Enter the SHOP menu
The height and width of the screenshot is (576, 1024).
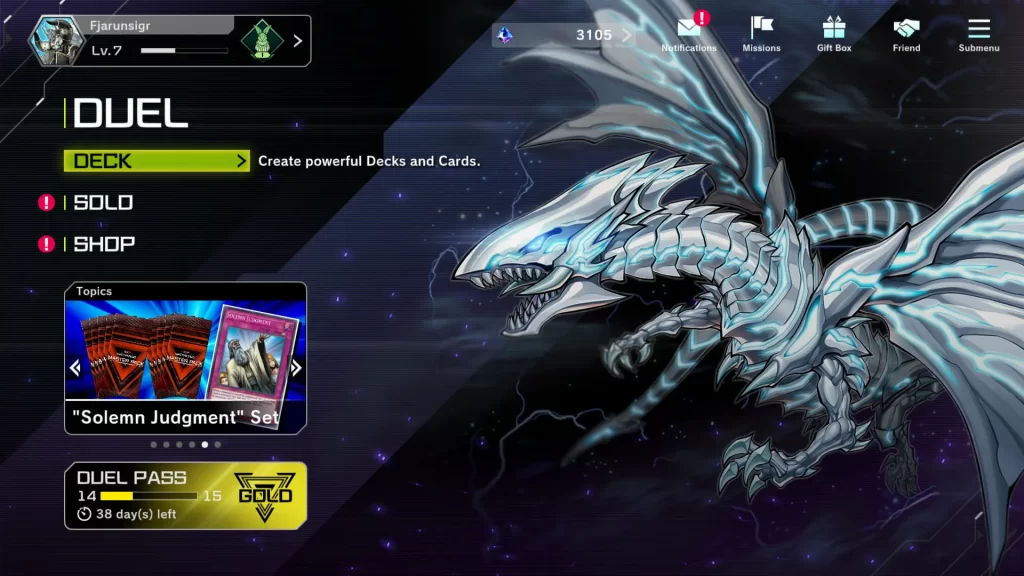[x=104, y=244]
